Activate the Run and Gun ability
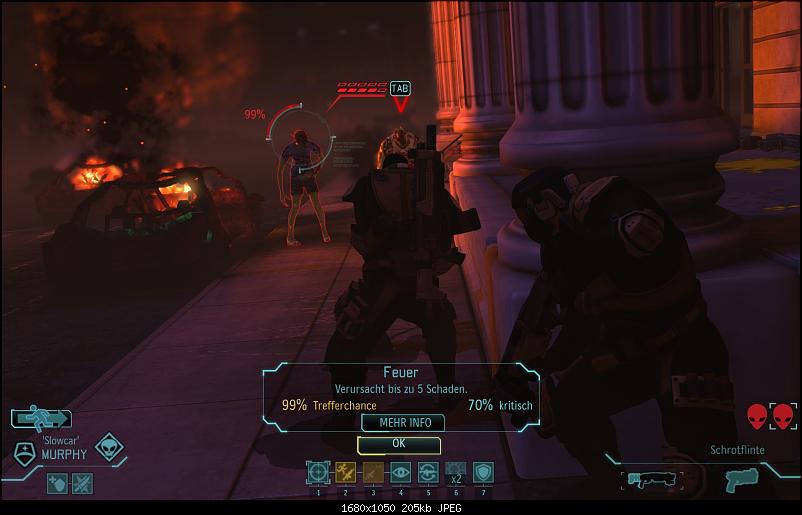This screenshot has height=515, width=802. tap(345, 473)
